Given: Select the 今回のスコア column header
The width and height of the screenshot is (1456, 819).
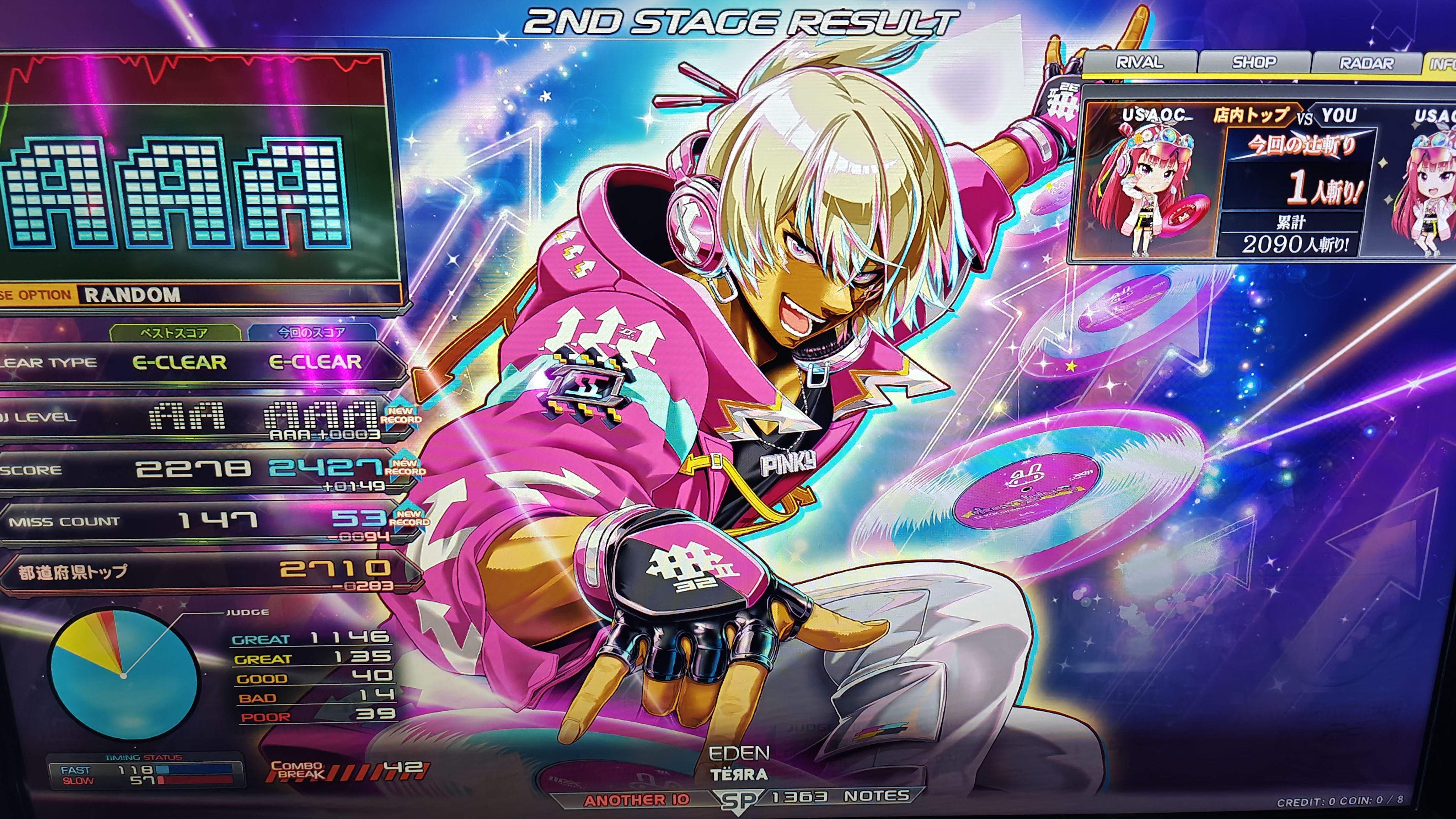Looking at the screenshot, I should [311, 332].
